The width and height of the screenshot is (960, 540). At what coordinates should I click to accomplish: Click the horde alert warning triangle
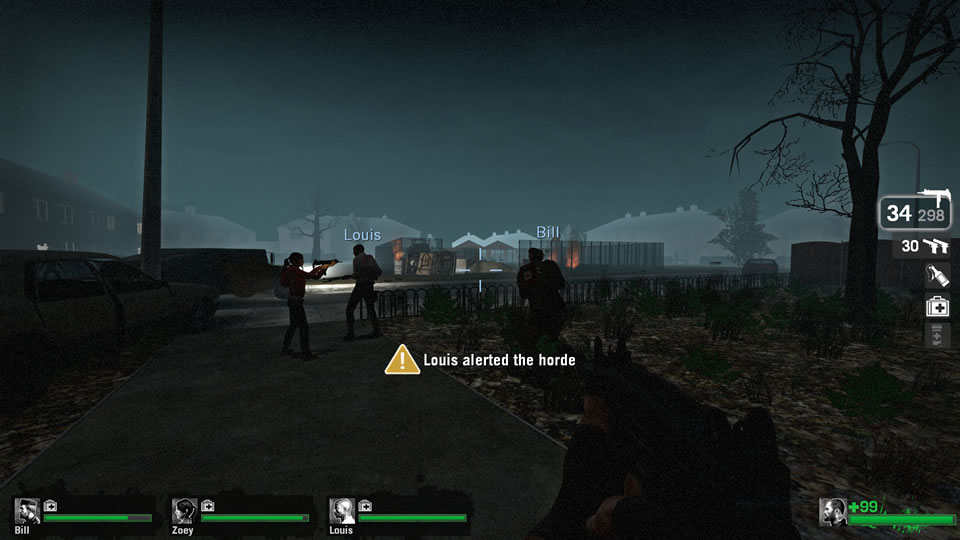coord(402,359)
